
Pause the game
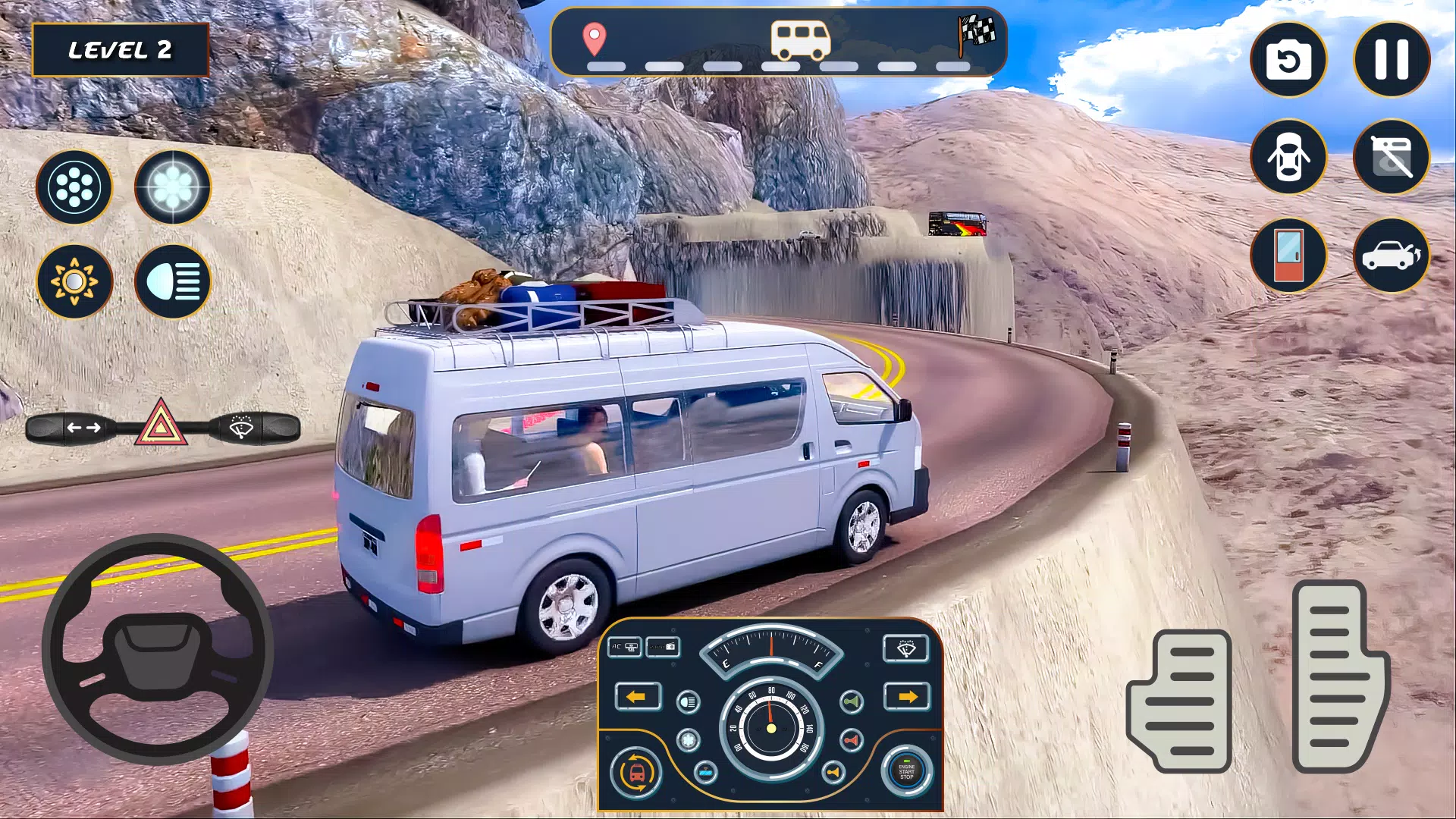click(1392, 60)
